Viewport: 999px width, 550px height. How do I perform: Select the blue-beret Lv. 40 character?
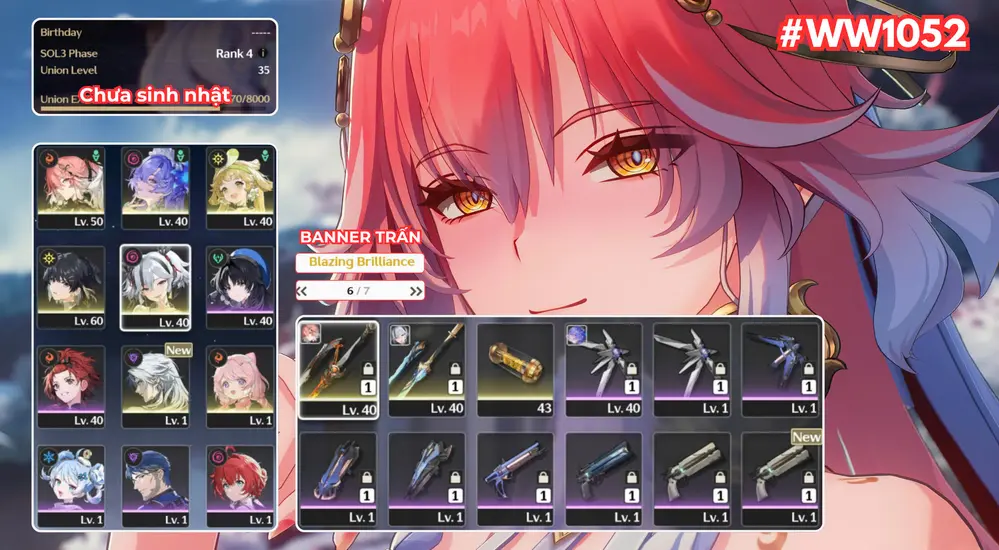[240, 286]
